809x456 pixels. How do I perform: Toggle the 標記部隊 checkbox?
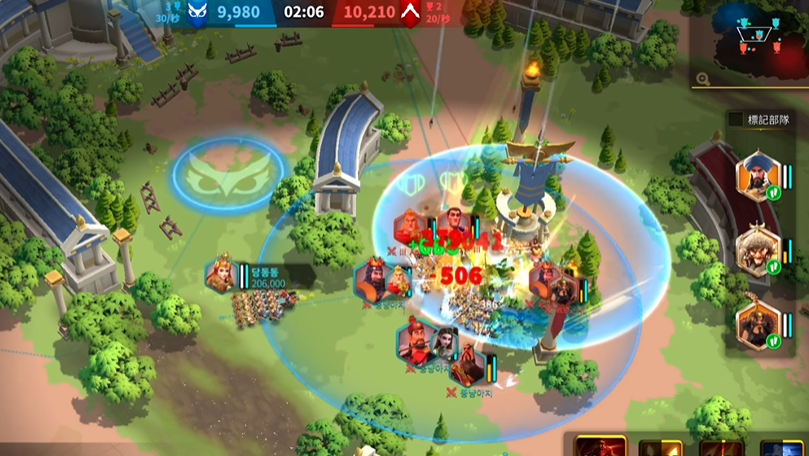pos(736,119)
